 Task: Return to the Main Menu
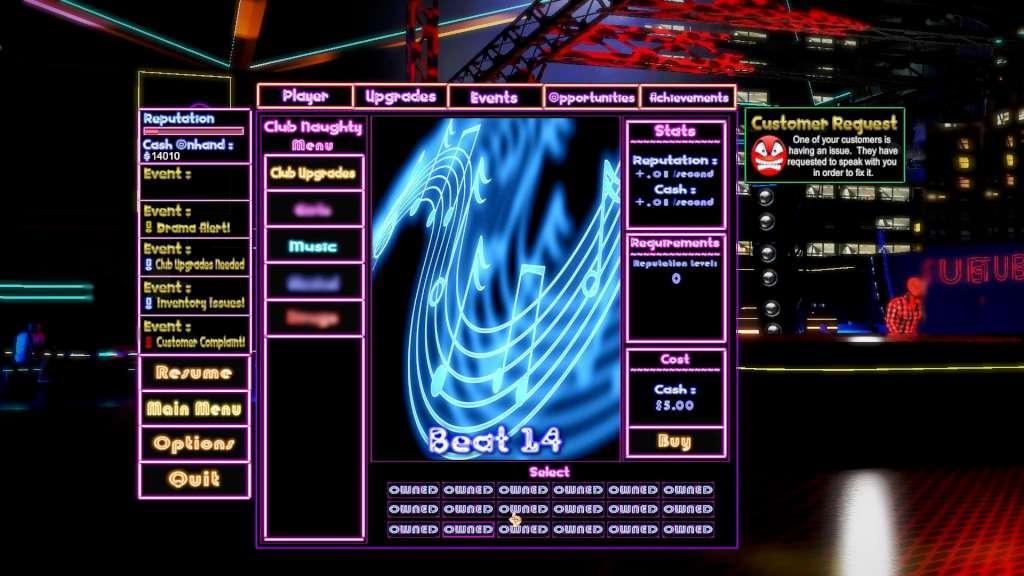[x=194, y=408]
